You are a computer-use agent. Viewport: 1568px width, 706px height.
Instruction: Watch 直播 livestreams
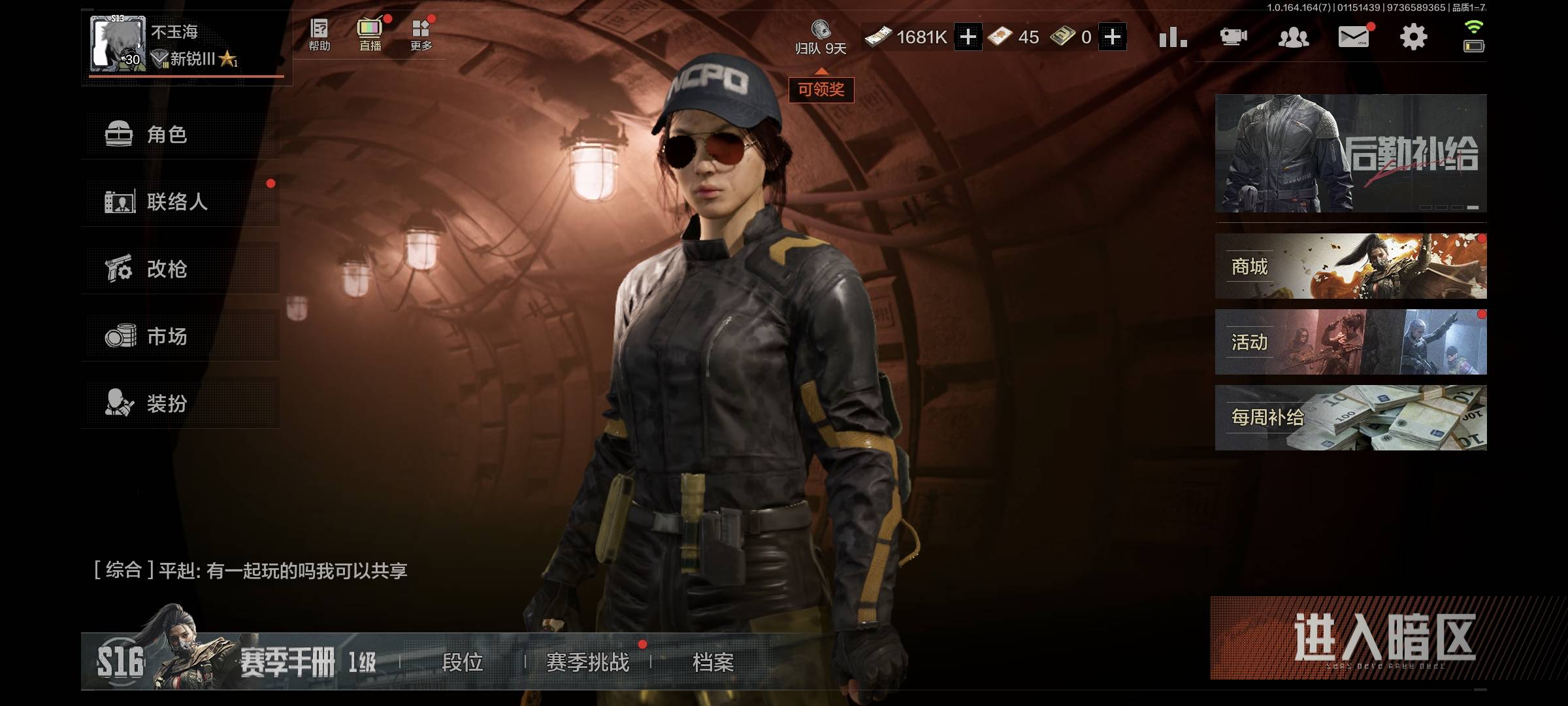pyautogui.click(x=370, y=35)
